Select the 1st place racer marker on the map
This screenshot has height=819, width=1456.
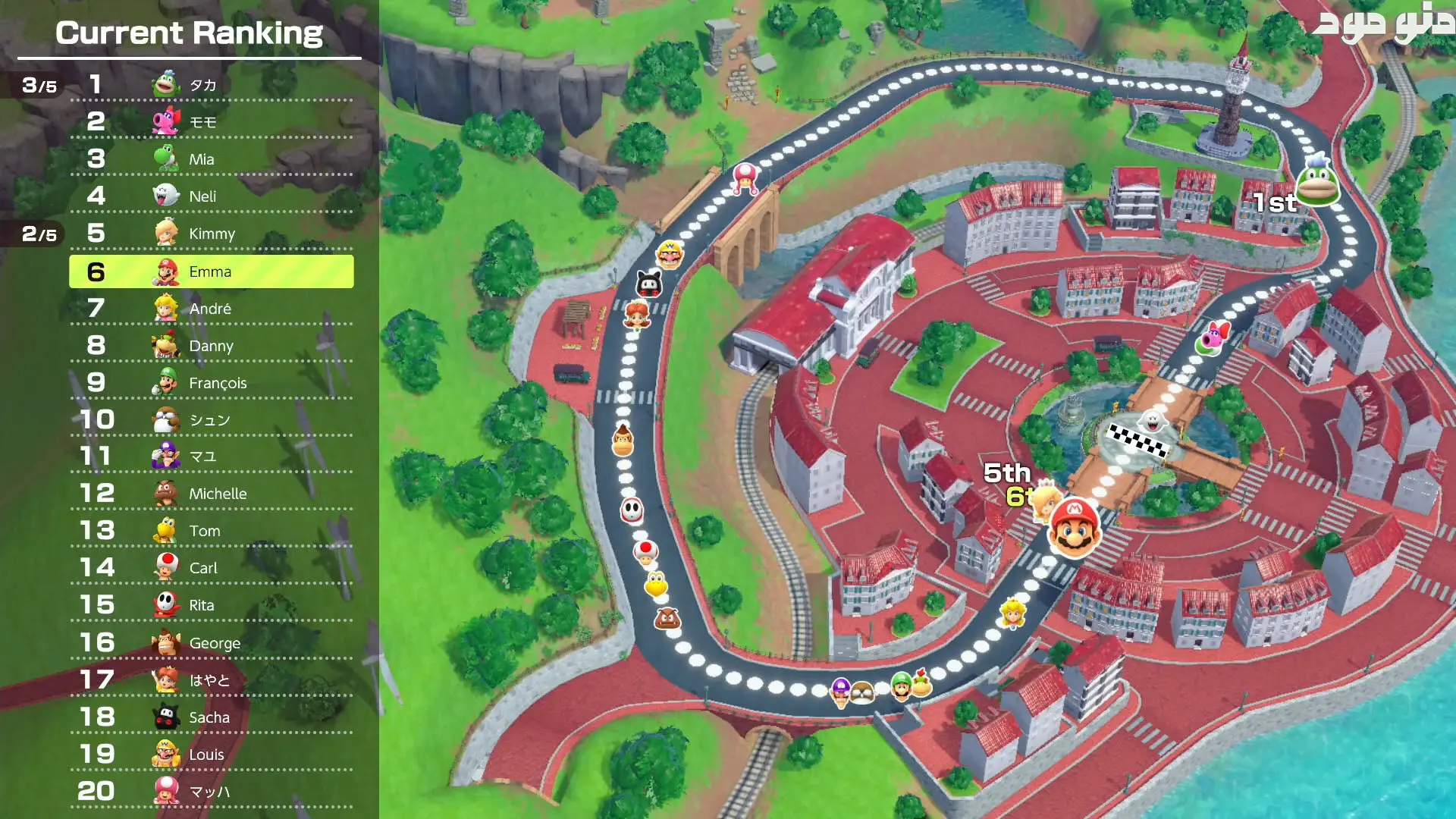coord(1317,182)
